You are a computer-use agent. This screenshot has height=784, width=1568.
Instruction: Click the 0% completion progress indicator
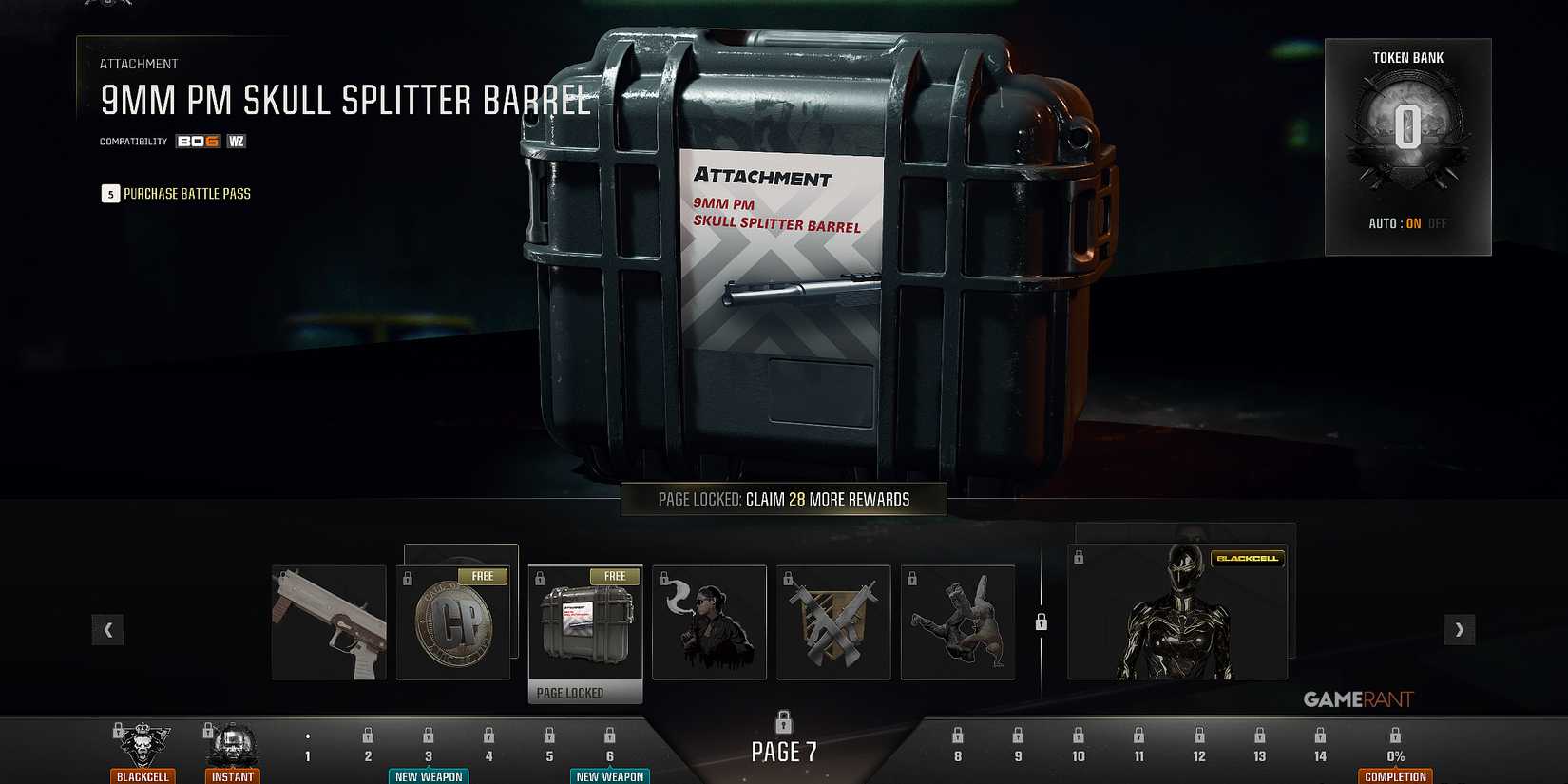pyautogui.click(x=1395, y=755)
